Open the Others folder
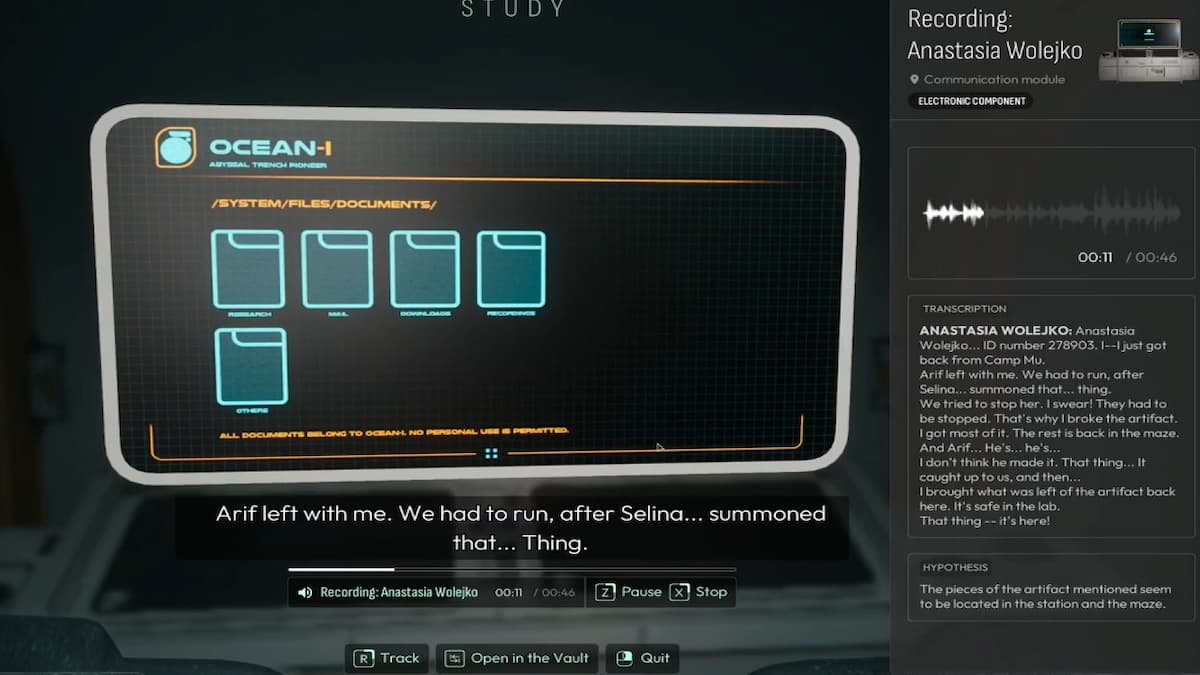This screenshot has width=1200, height=675. click(251, 366)
